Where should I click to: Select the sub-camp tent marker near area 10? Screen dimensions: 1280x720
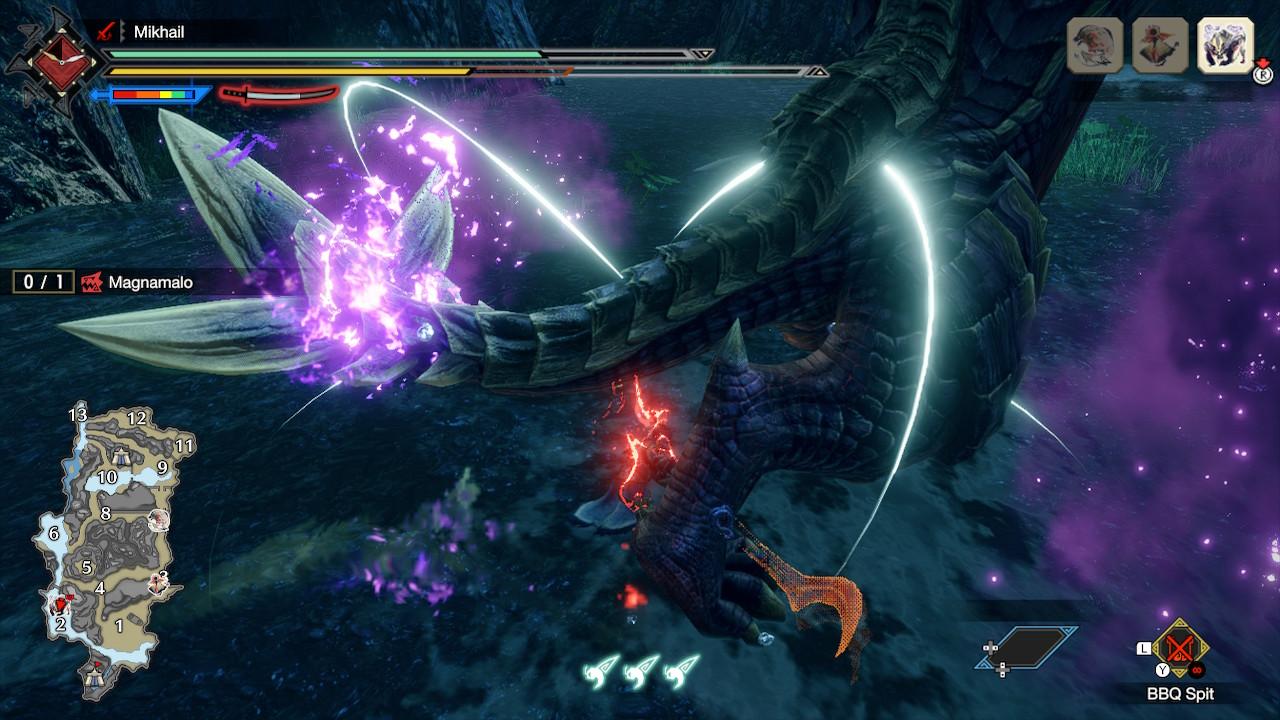coord(122,458)
